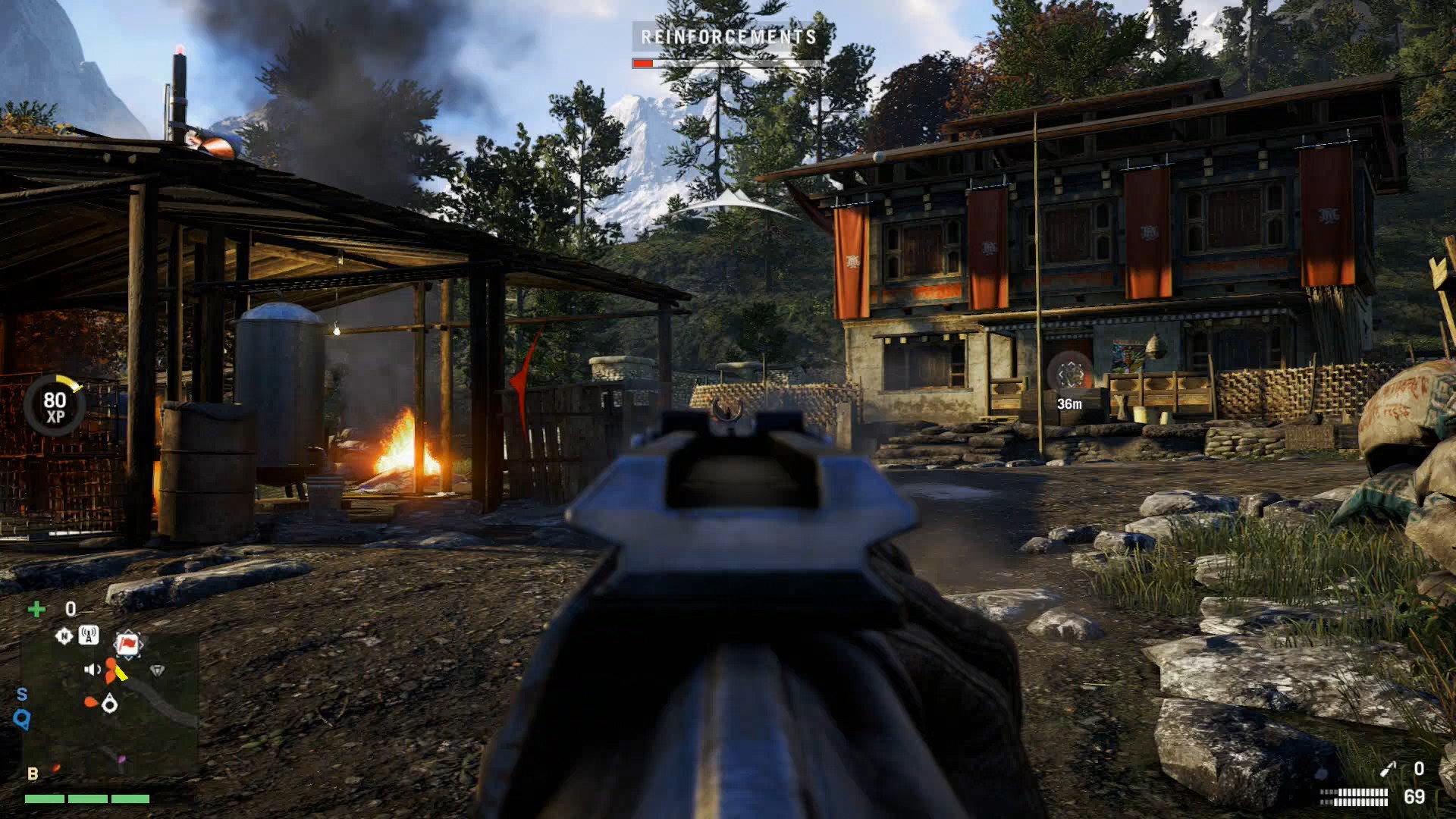Click the alarm radio tower icon on minimap
Viewport: 1456px width, 819px height.
pyautogui.click(x=89, y=635)
